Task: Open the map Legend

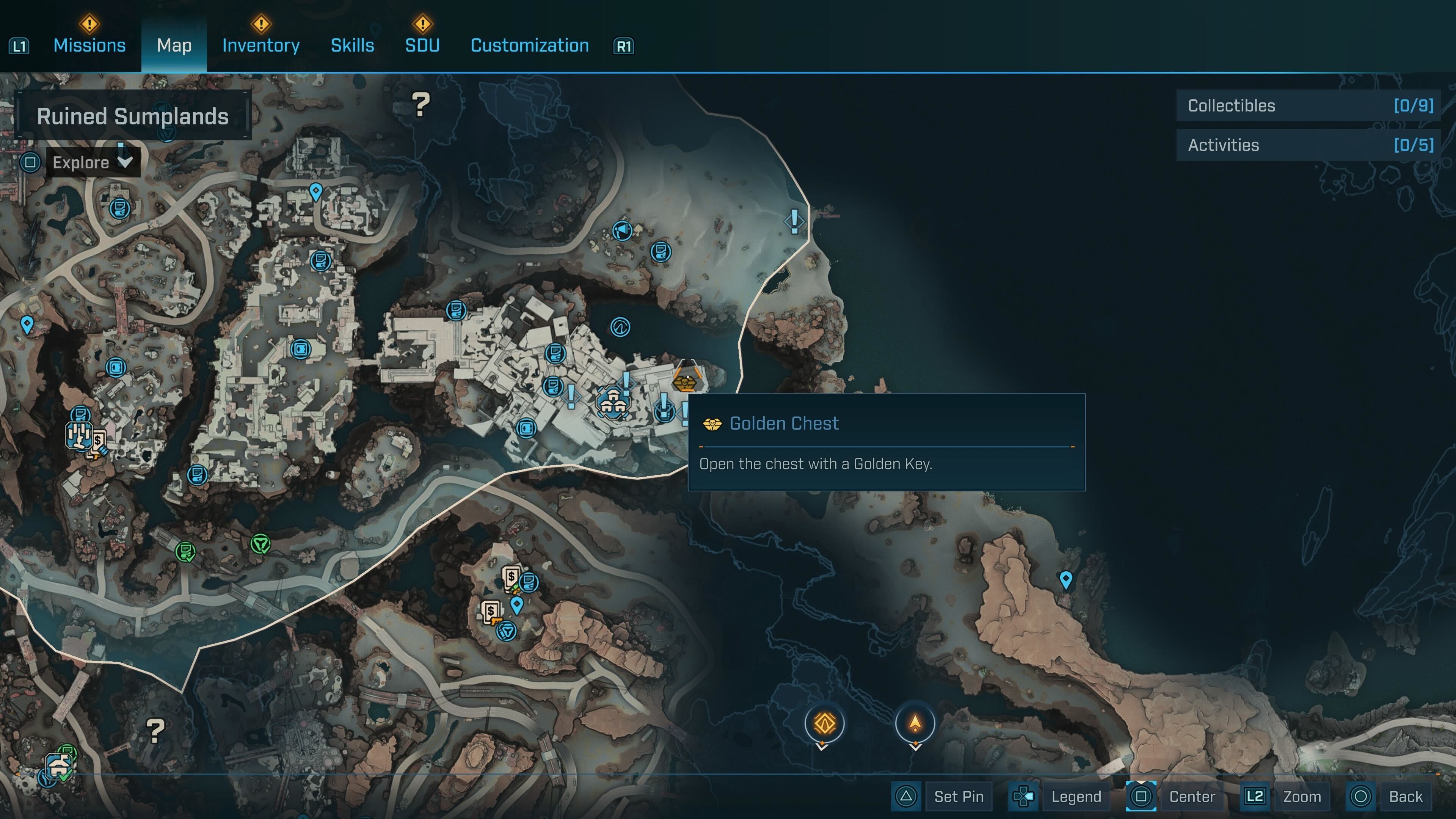Action: 1076,796
